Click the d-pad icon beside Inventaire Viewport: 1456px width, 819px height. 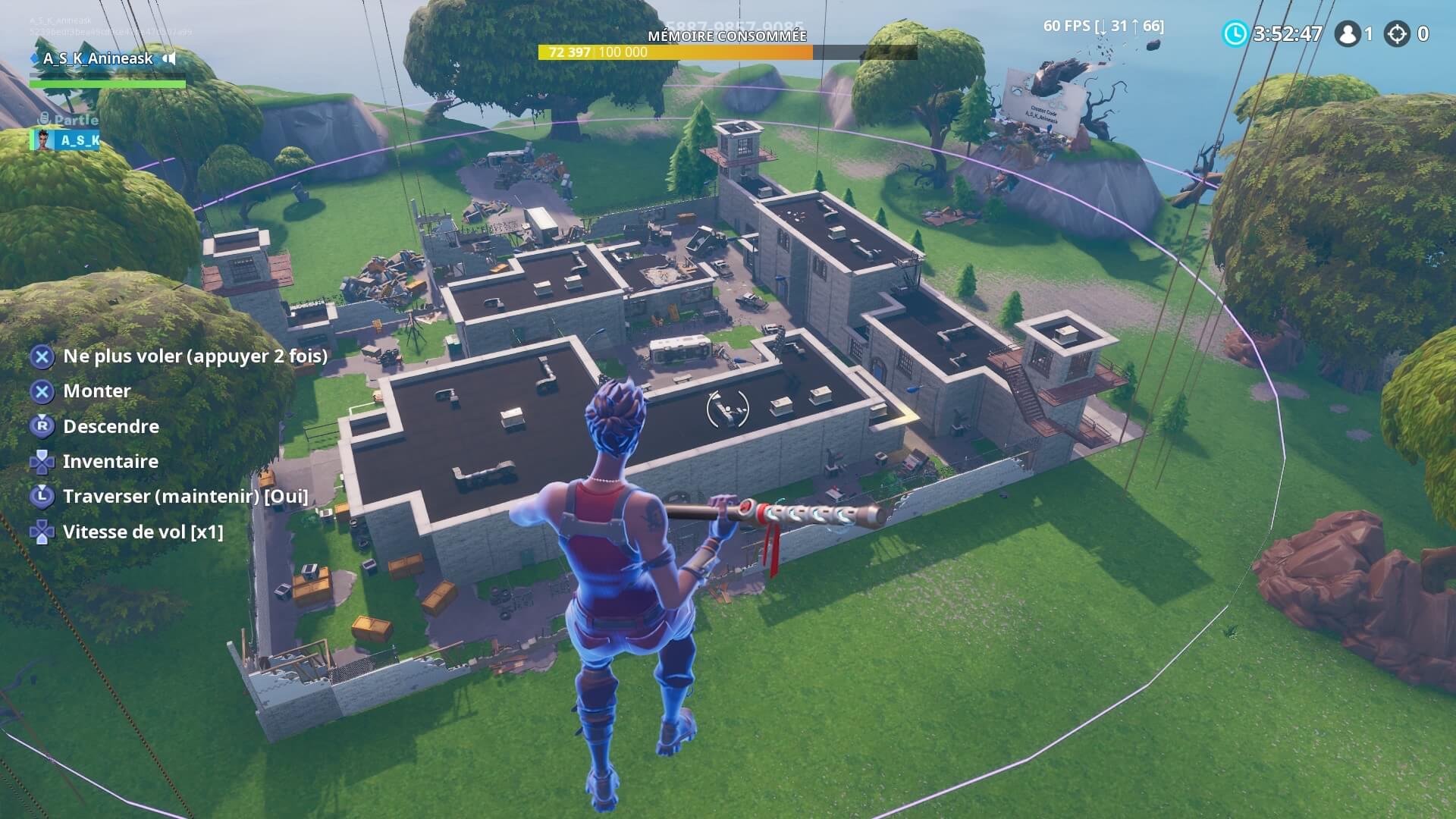pyautogui.click(x=42, y=461)
